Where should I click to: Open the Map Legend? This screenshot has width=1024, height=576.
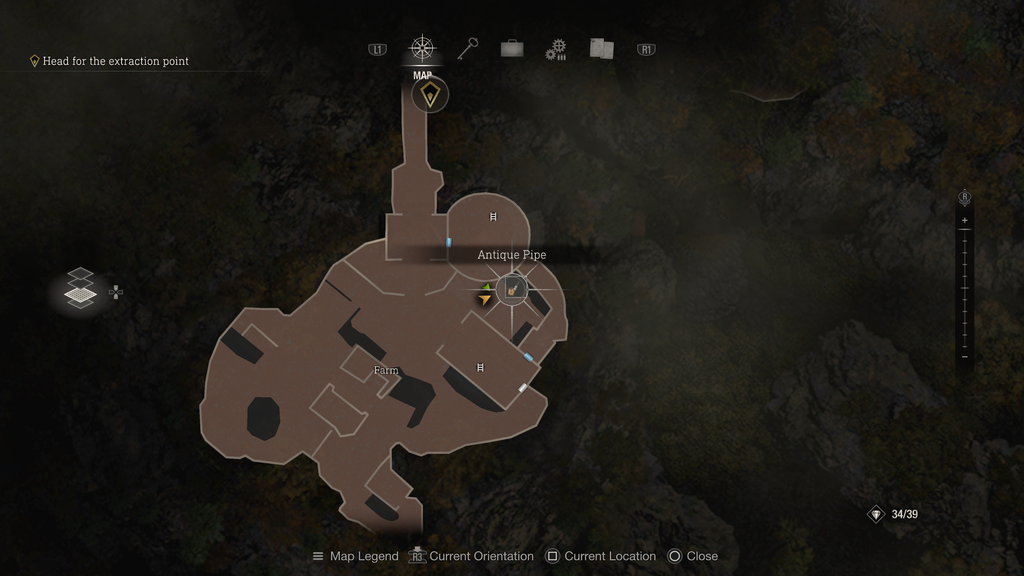click(x=355, y=556)
